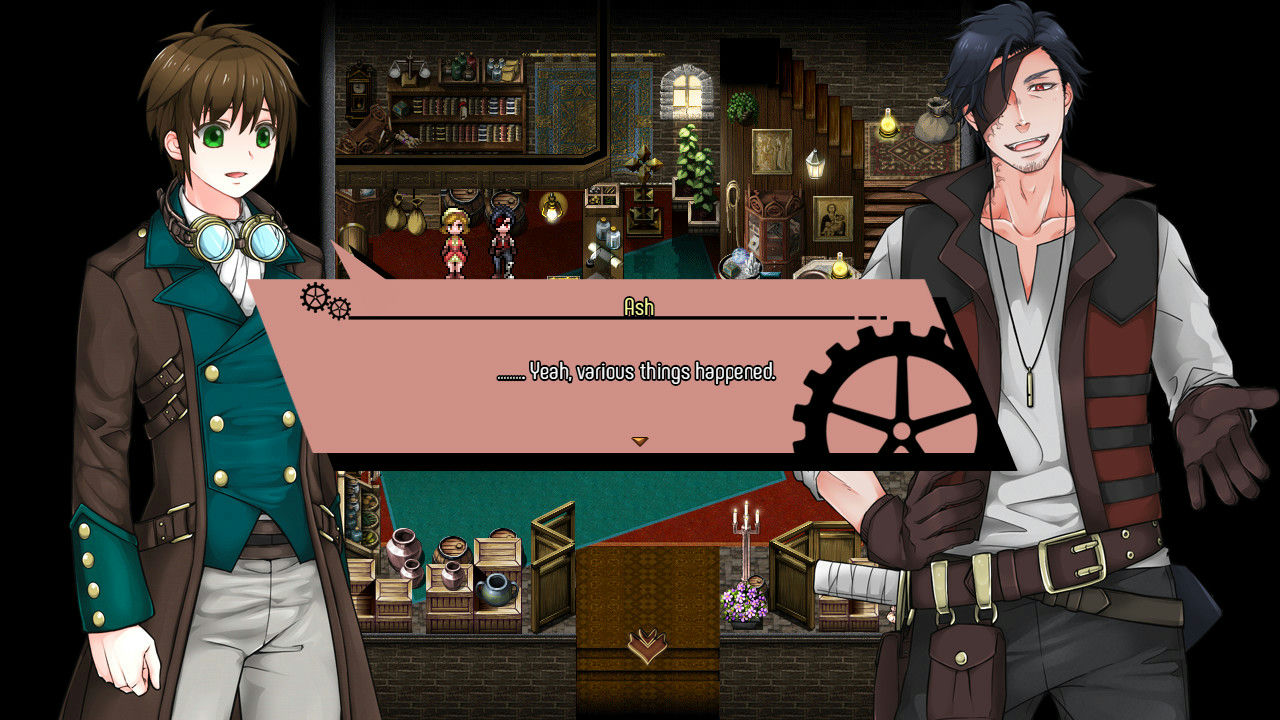Image resolution: width=1280 pixels, height=720 pixels.
Task: Click the downward arrow emblem on the dresser
Action: click(x=649, y=647)
